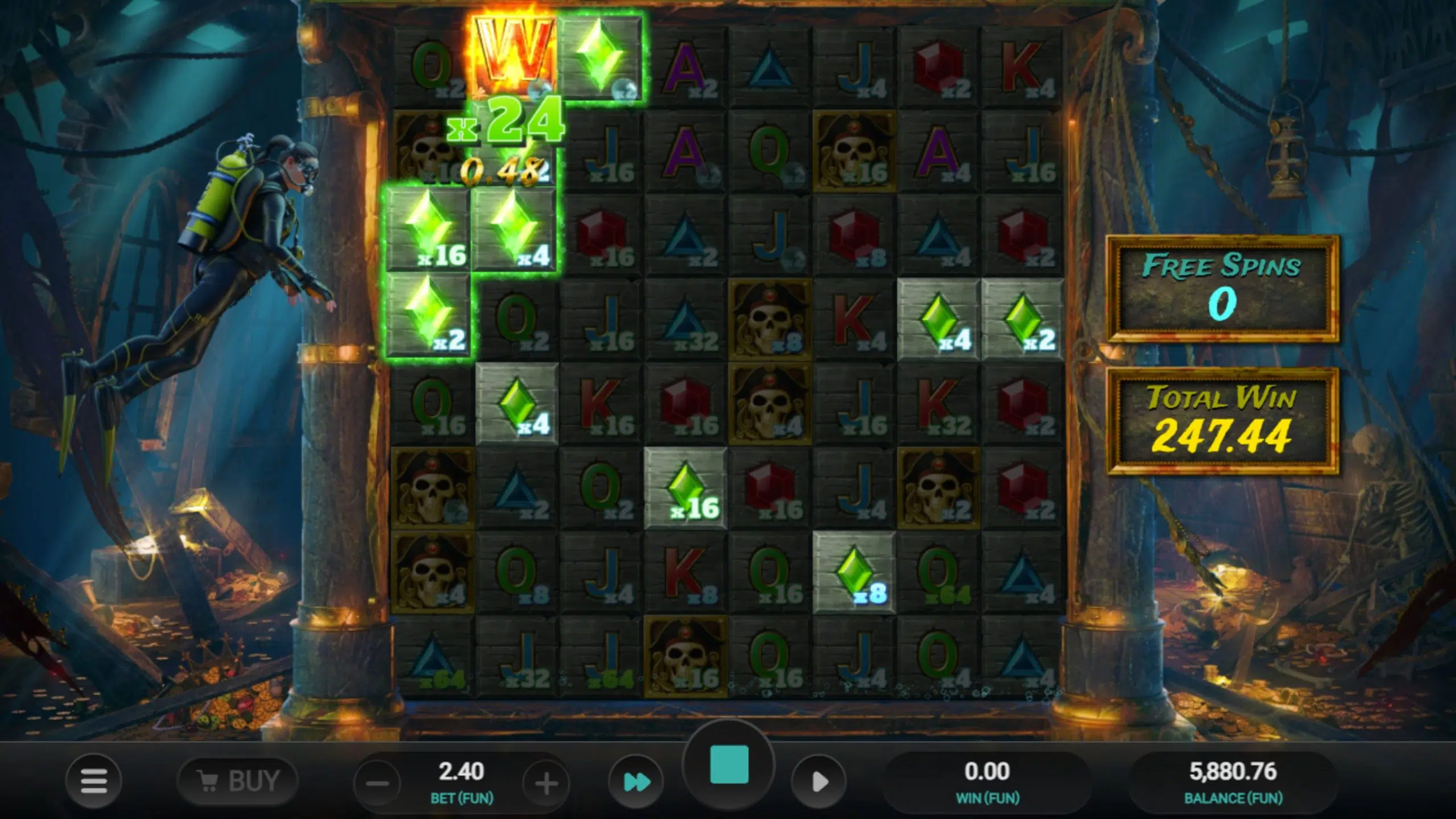This screenshot has height=819, width=1456.
Task: Enable turbo spin with the fast-forward icon
Action: pos(638,781)
